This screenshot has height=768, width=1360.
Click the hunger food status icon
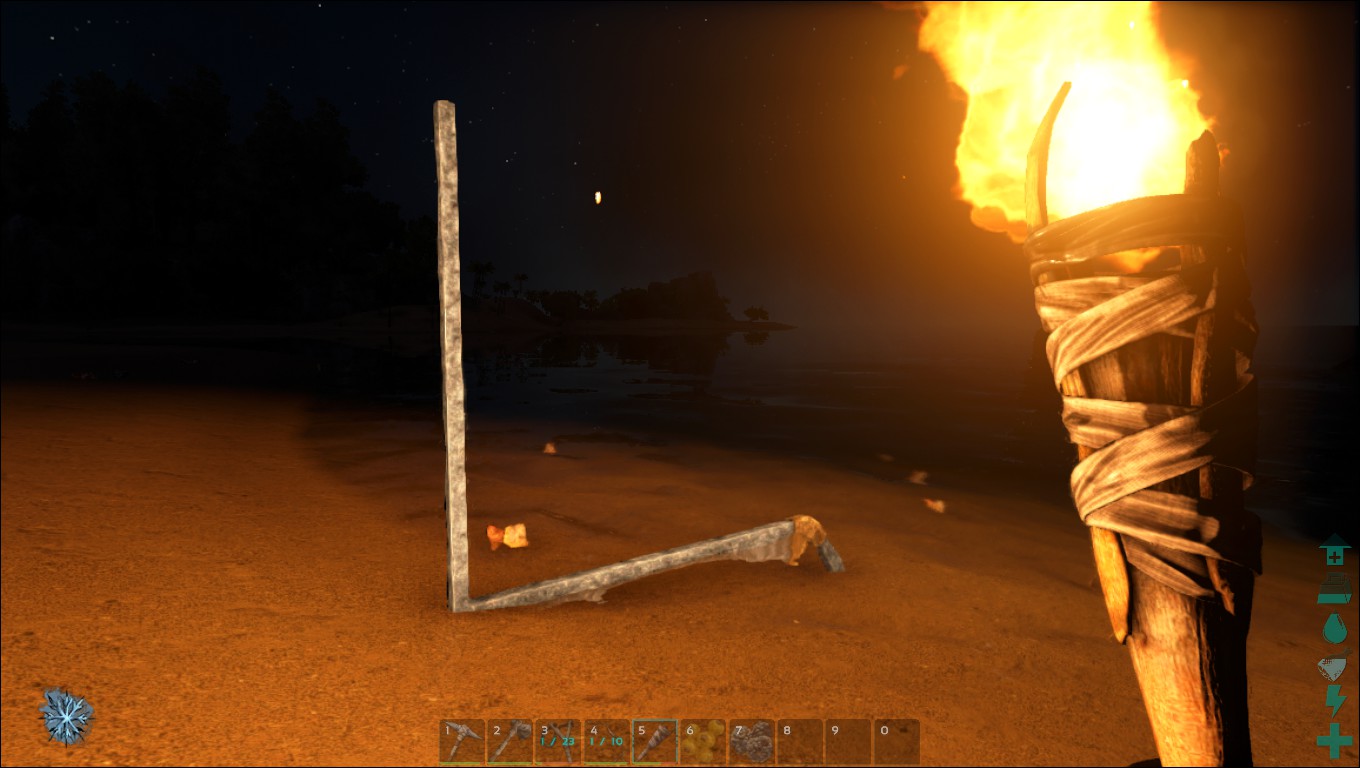click(x=1336, y=589)
